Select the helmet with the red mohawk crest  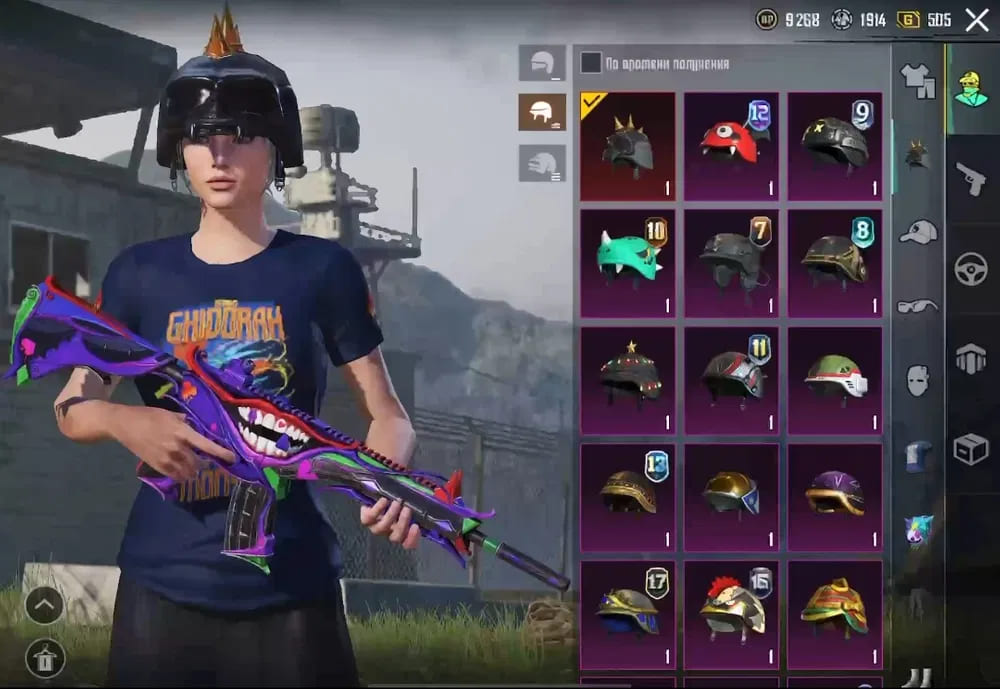(731, 612)
